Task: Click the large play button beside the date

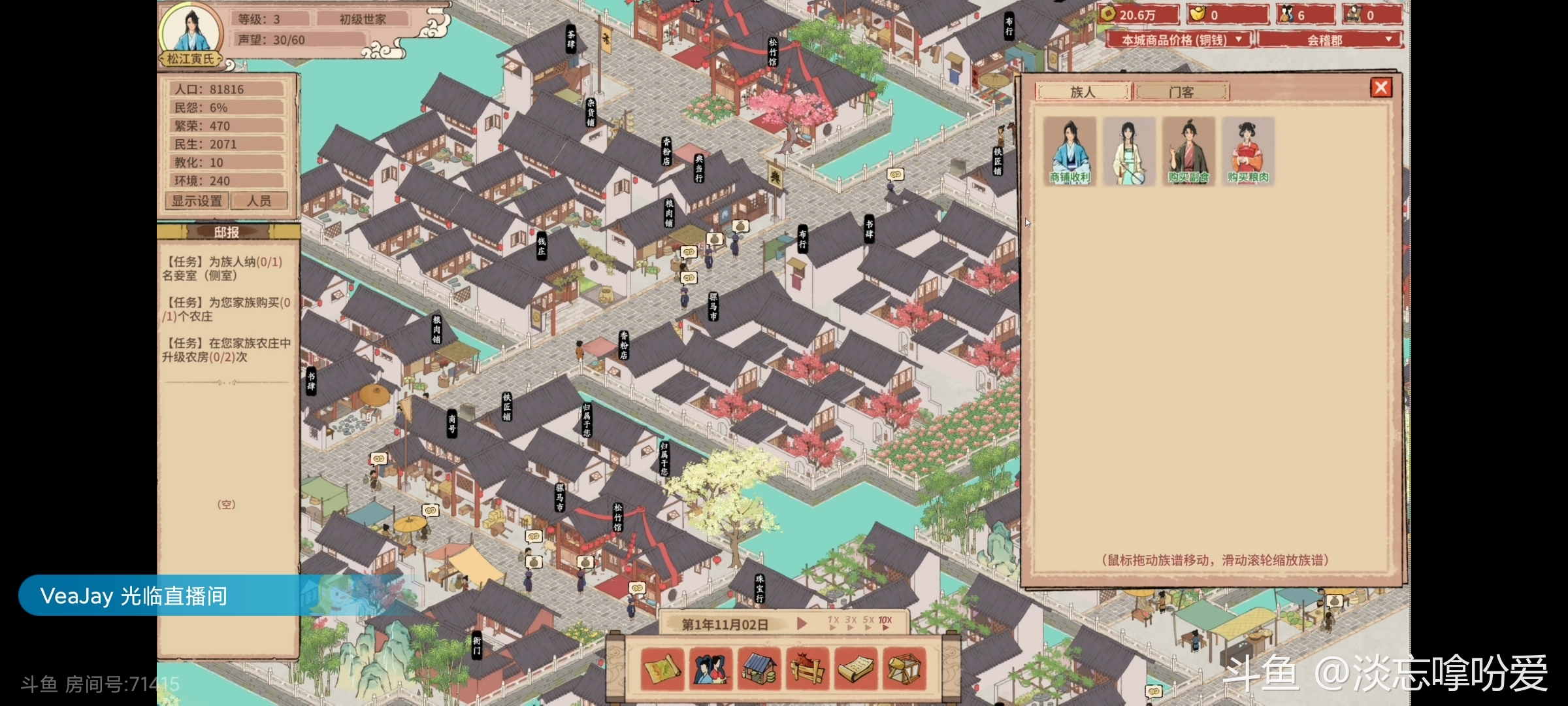Action: pos(802,624)
